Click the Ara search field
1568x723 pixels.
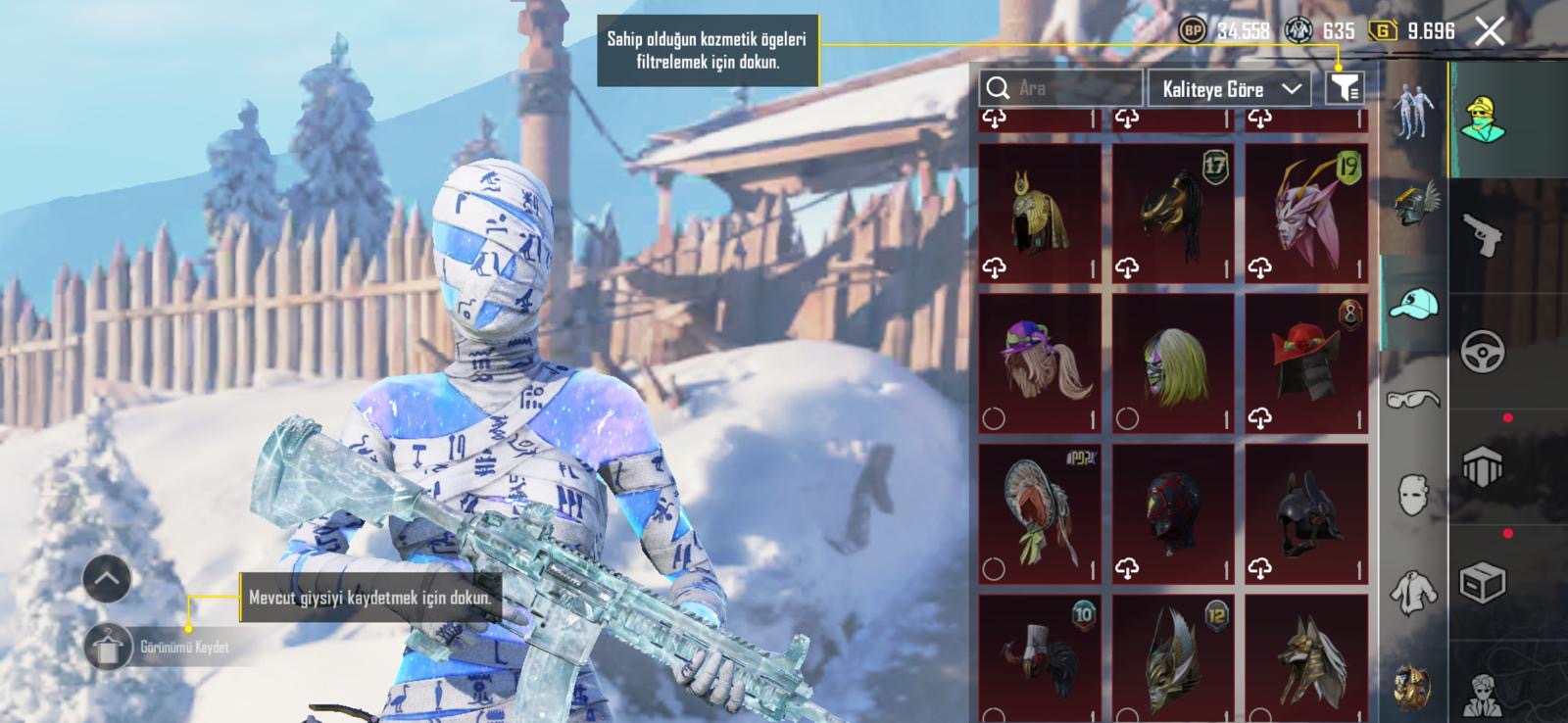1061,88
